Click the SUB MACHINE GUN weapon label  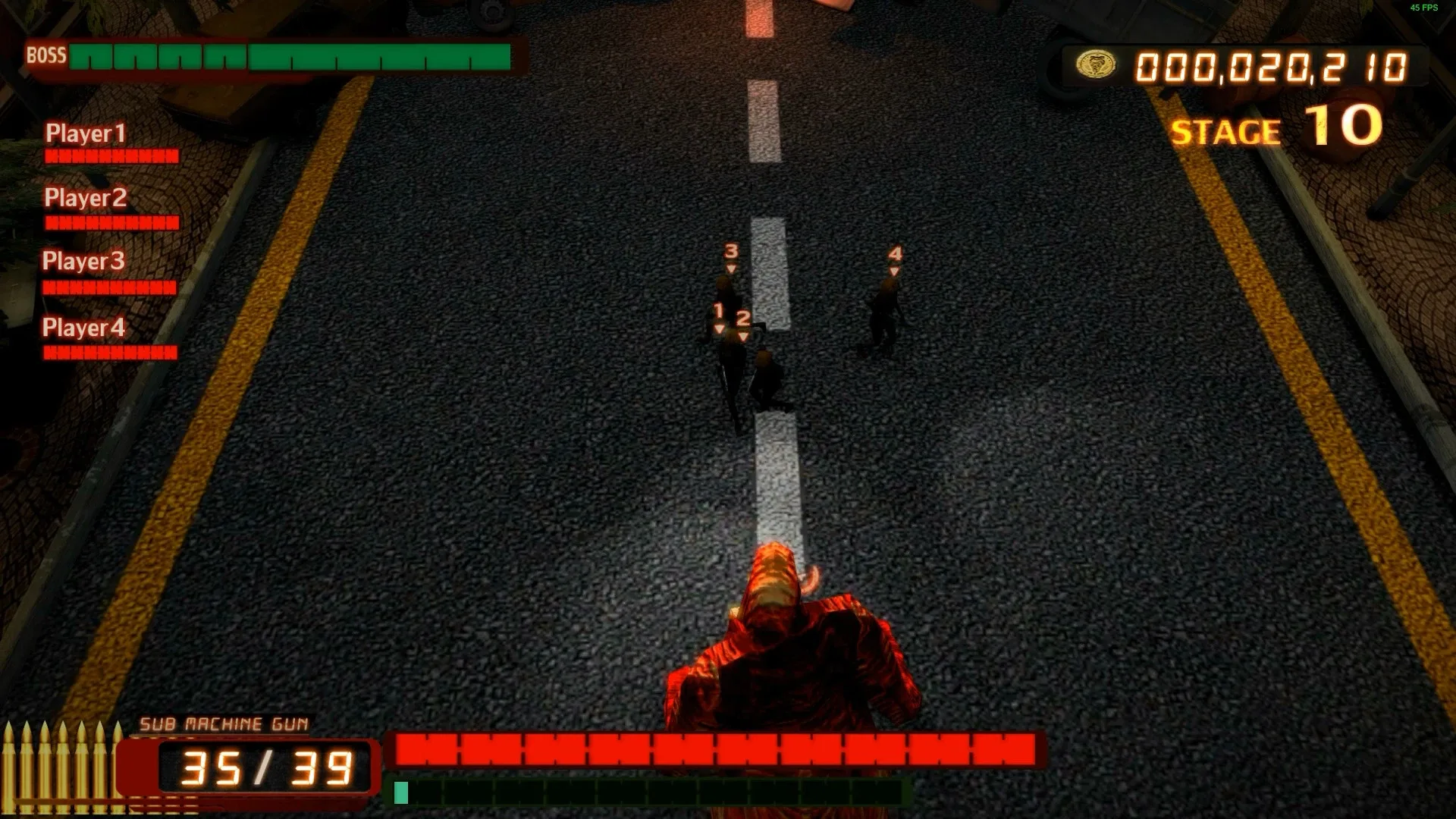224,724
